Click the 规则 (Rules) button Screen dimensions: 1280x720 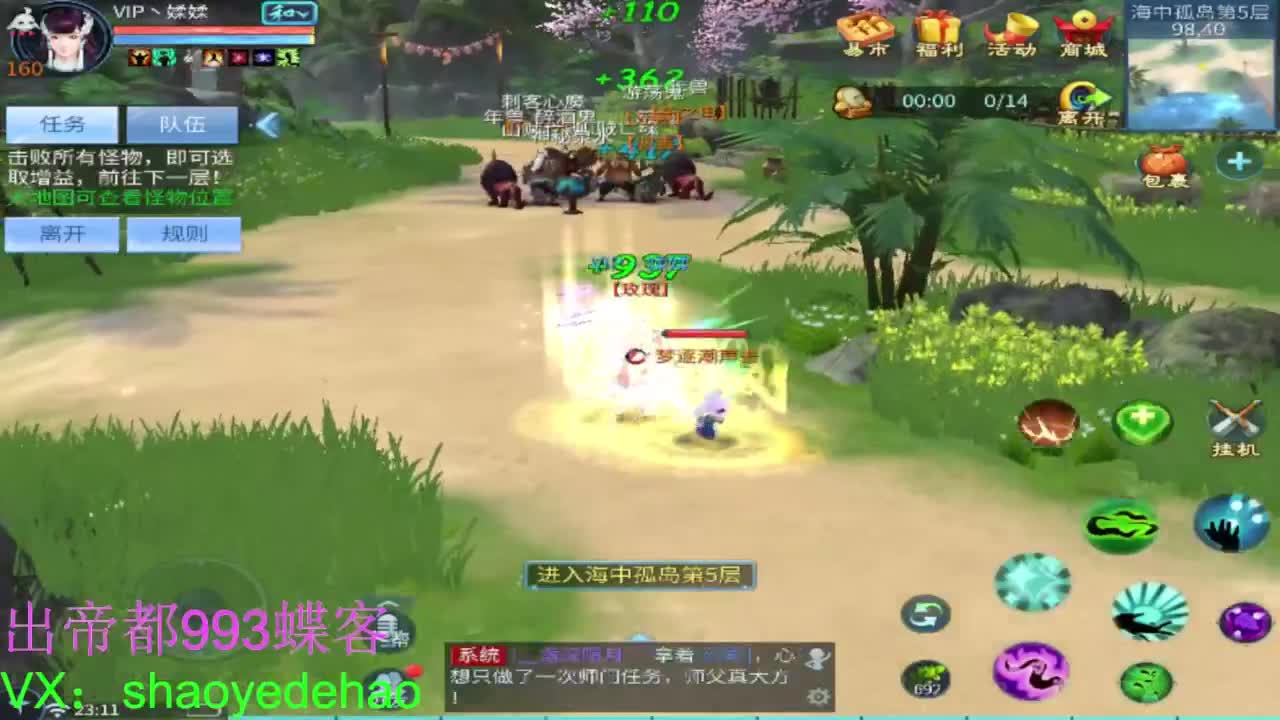click(184, 234)
